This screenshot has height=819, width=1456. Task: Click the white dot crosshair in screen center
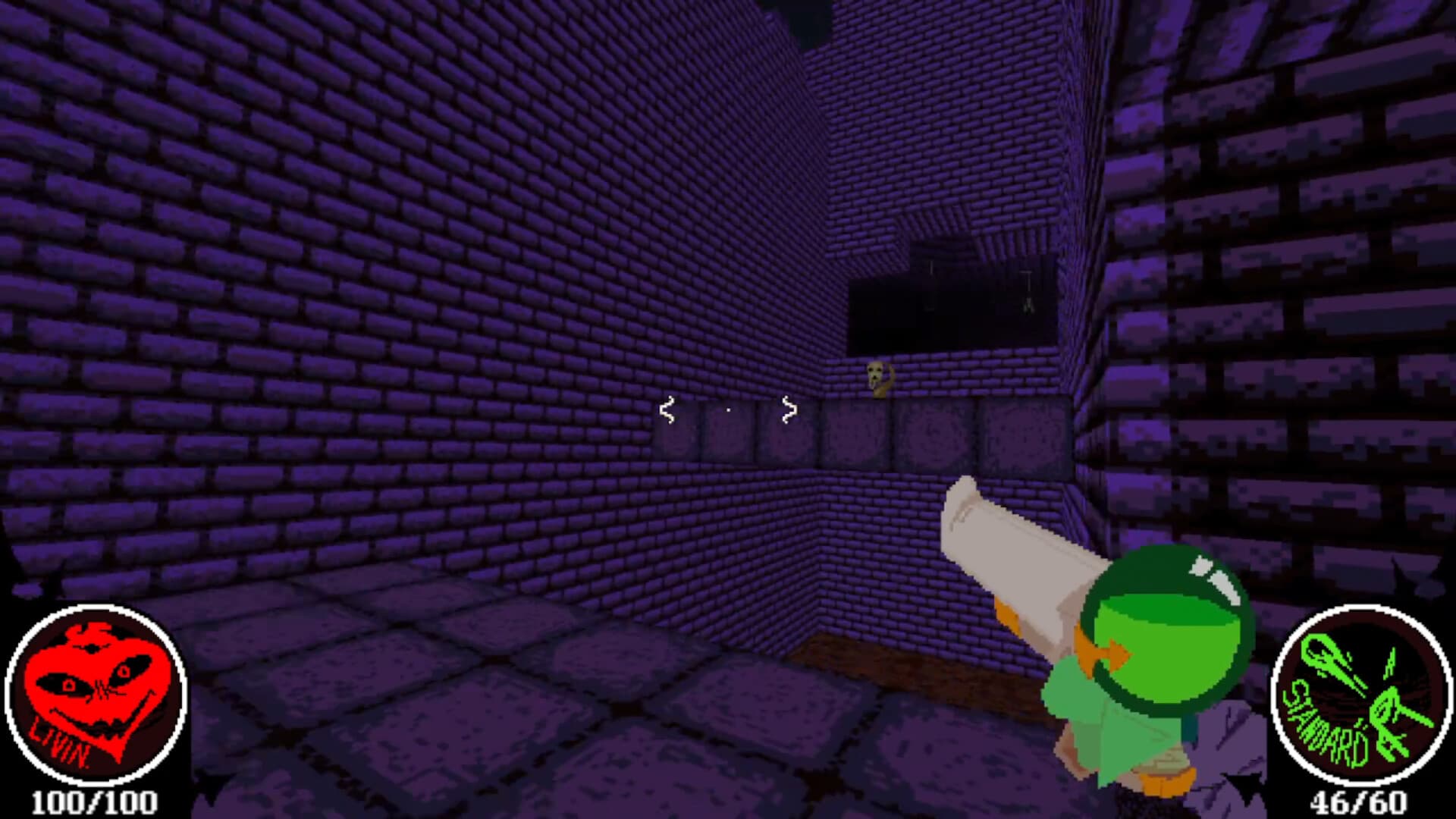pos(728,409)
